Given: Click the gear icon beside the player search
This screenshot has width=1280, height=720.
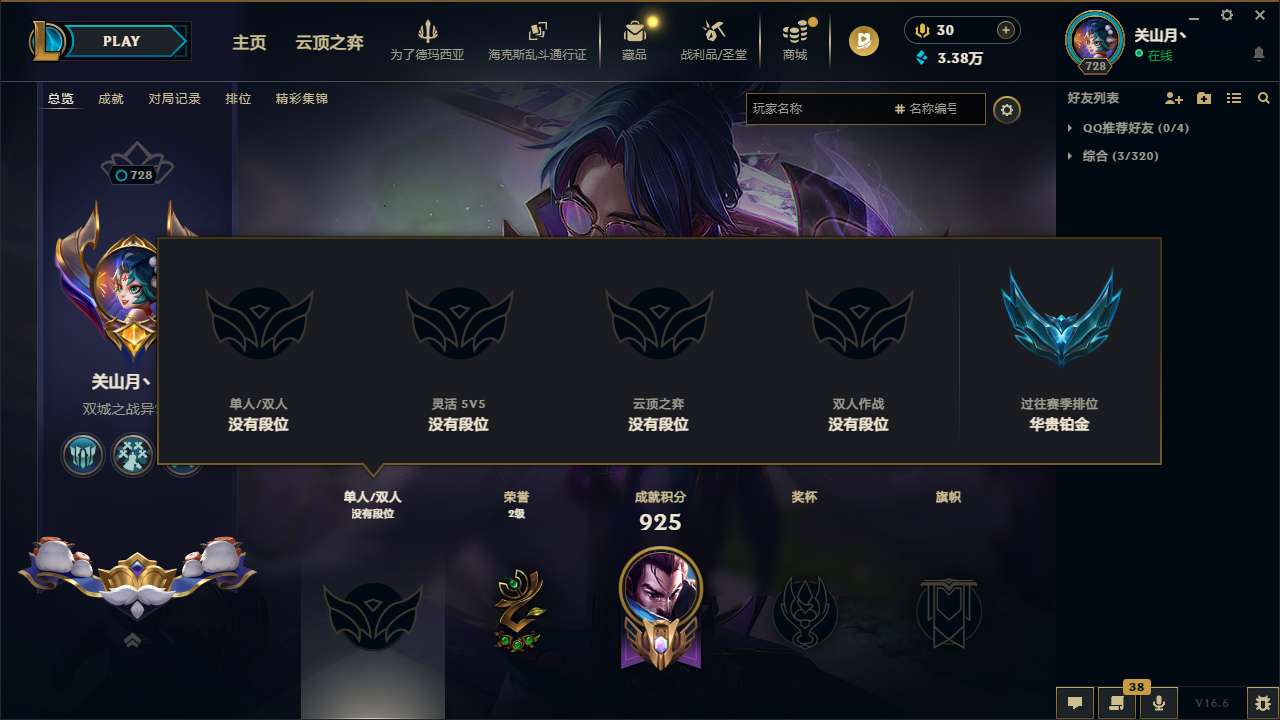Looking at the screenshot, I should (1007, 109).
